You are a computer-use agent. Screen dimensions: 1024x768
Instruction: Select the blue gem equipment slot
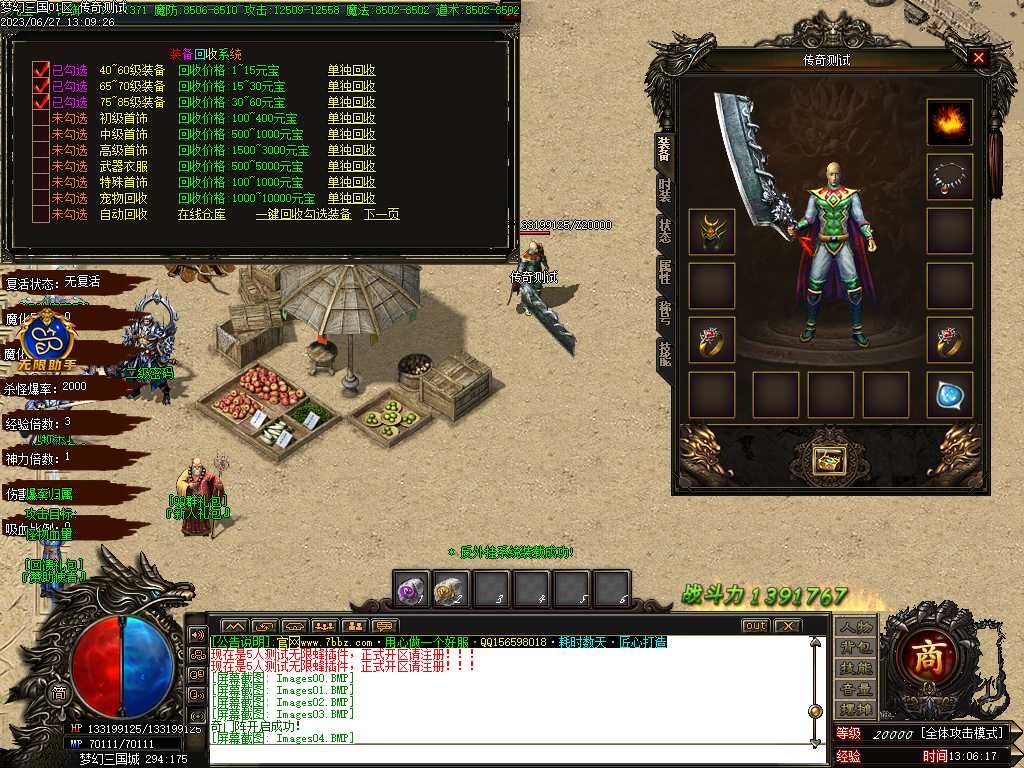949,395
